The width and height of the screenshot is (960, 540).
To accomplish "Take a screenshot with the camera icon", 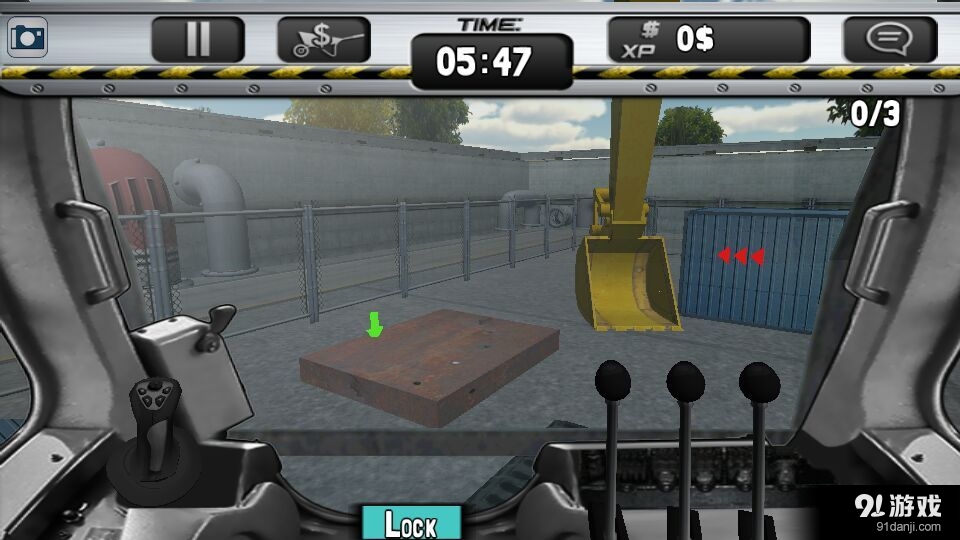I will pos(27,39).
